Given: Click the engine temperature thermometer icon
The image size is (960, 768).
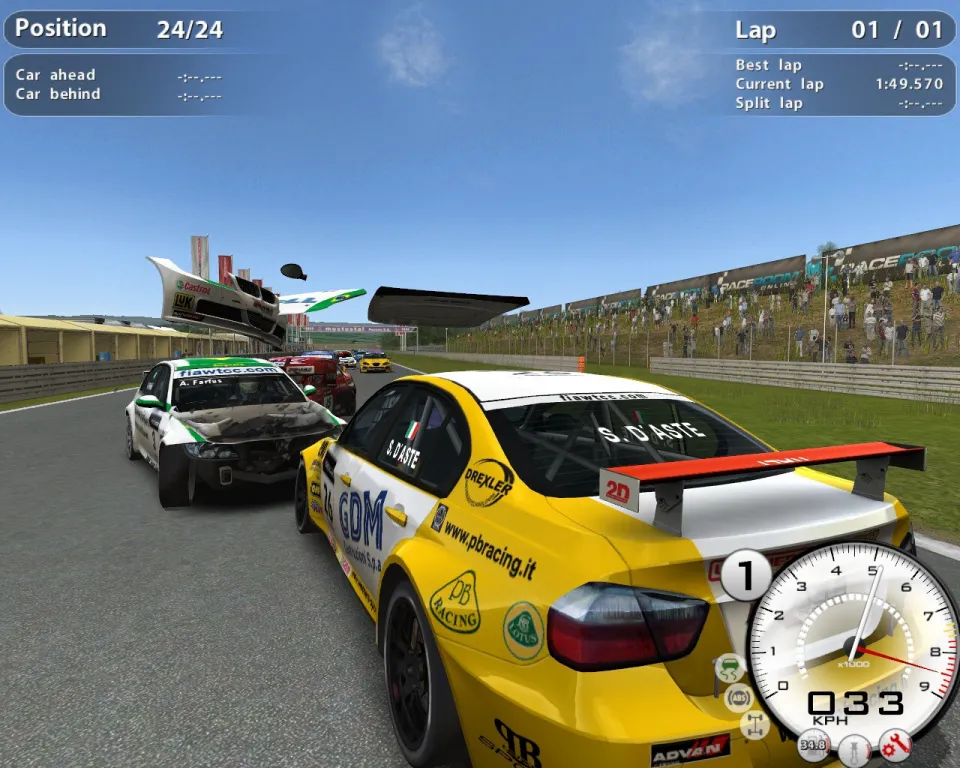Looking at the screenshot, I should (854, 748).
